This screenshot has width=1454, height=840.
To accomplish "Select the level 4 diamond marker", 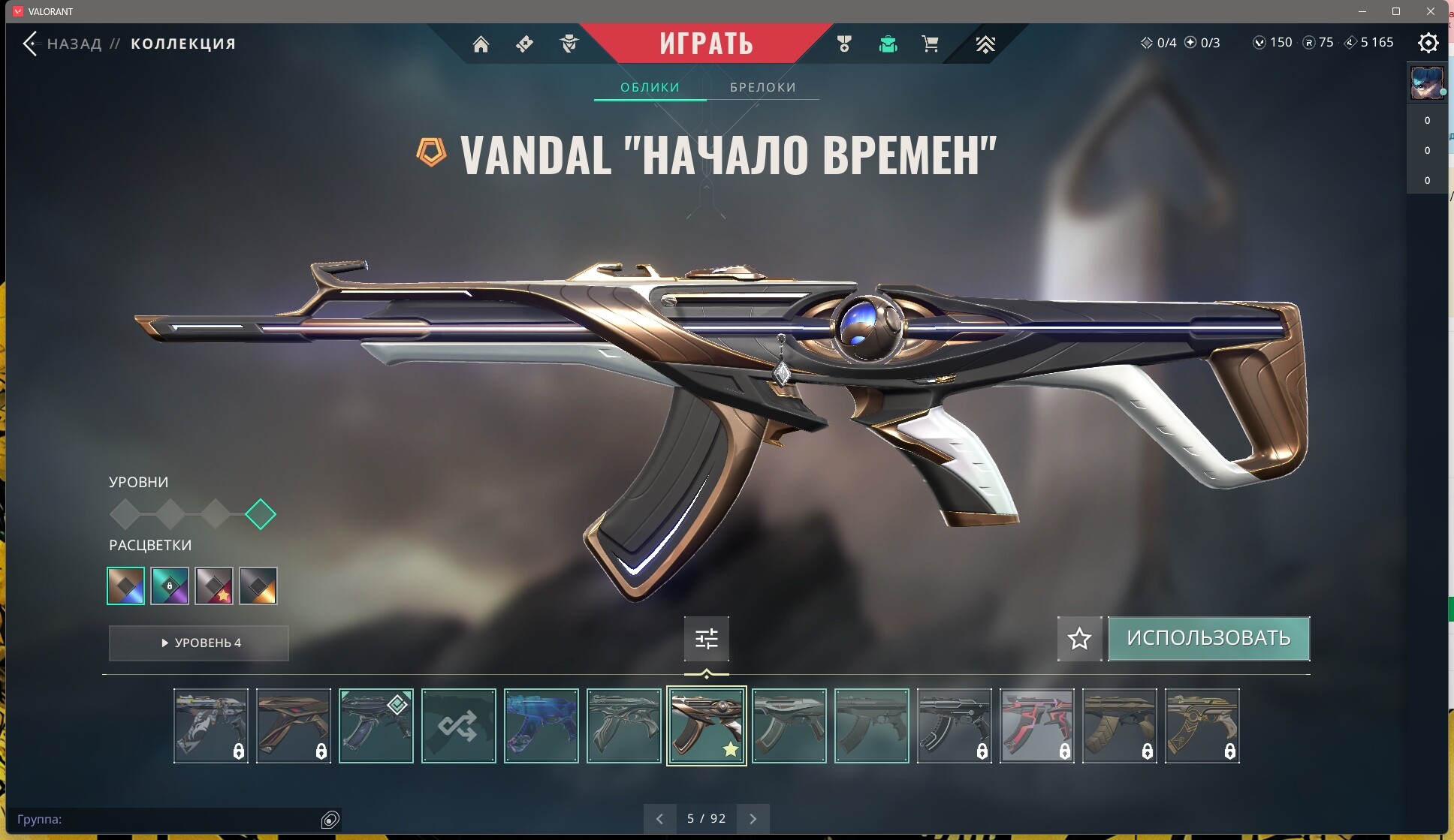I will point(261,514).
